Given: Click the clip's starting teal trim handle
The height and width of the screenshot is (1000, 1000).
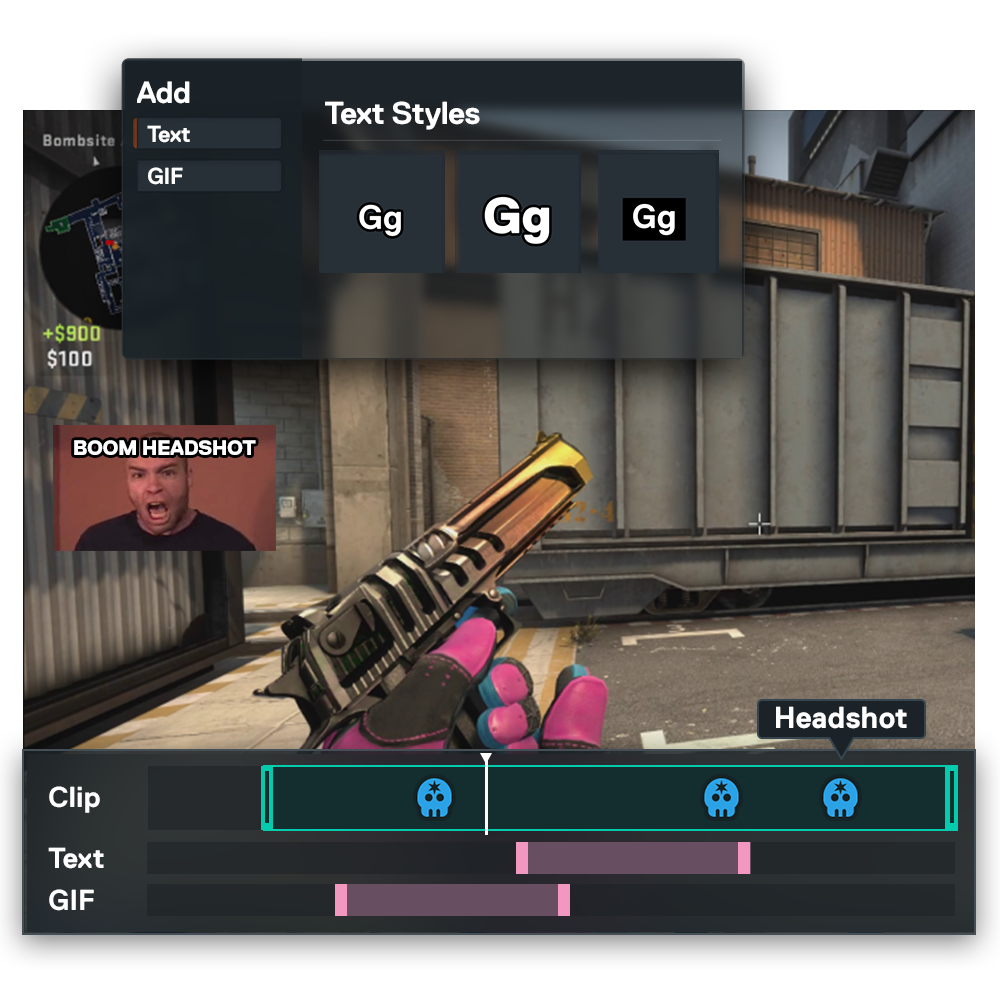Looking at the screenshot, I should click(267, 798).
